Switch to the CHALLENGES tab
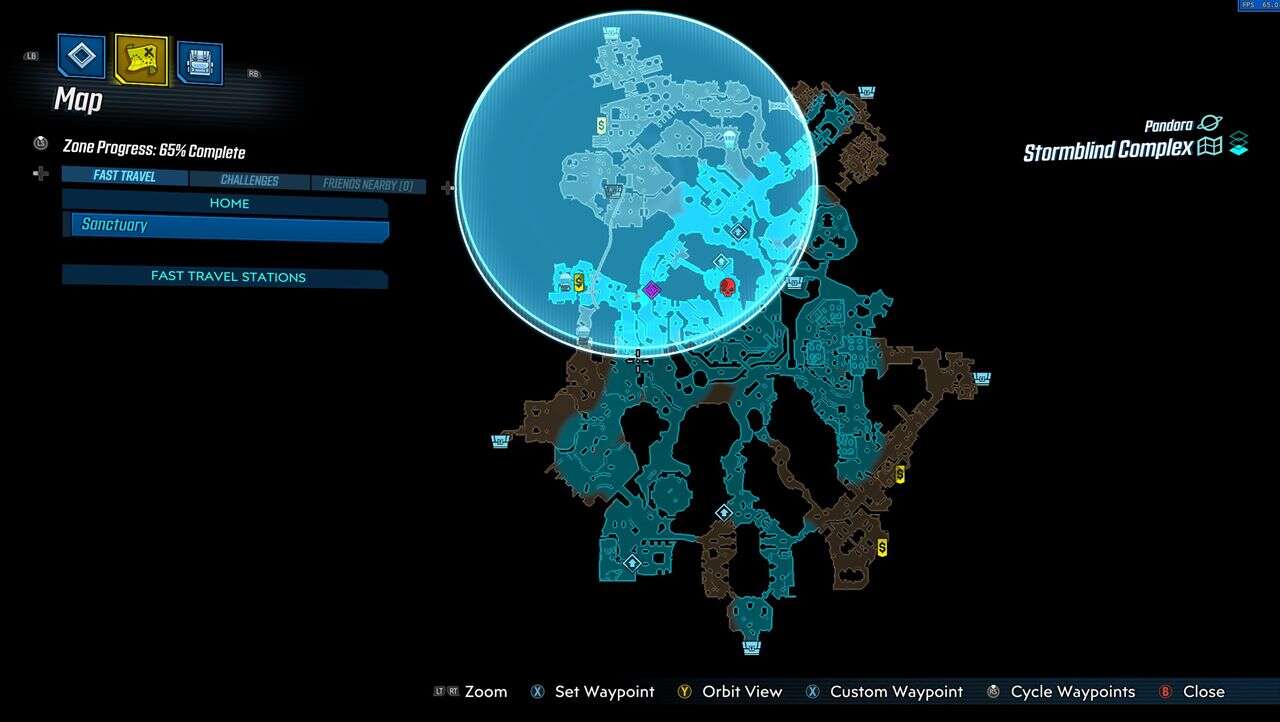 [250, 180]
